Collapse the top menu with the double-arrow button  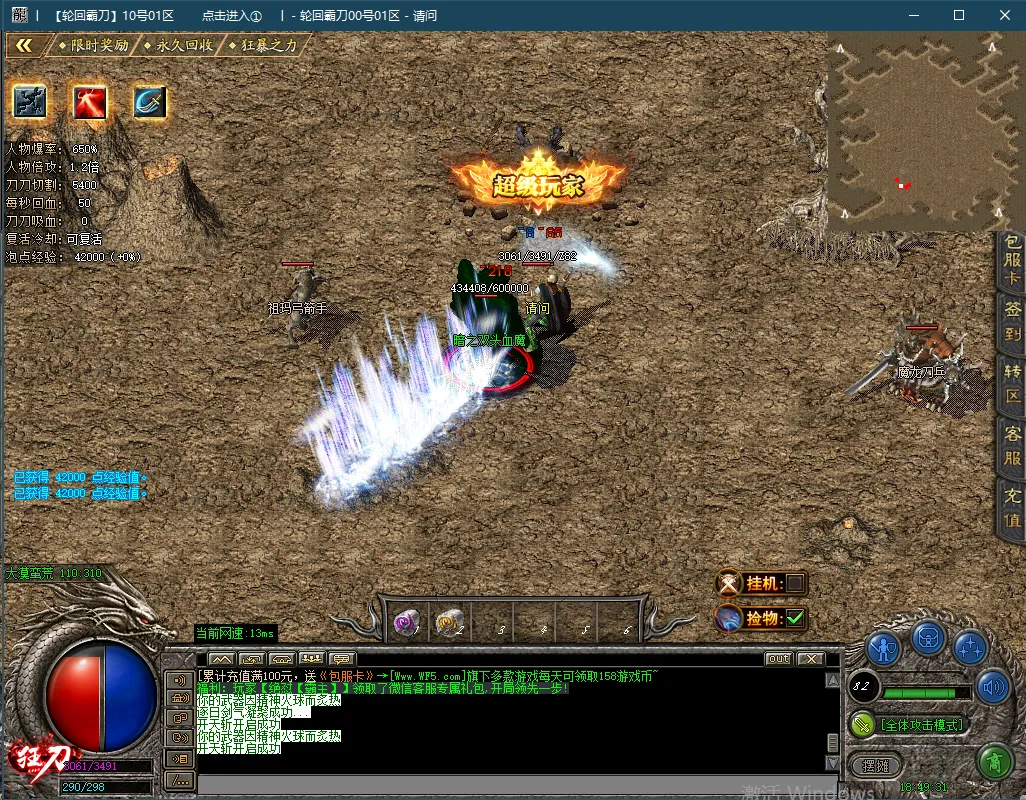(x=25, y=46)
